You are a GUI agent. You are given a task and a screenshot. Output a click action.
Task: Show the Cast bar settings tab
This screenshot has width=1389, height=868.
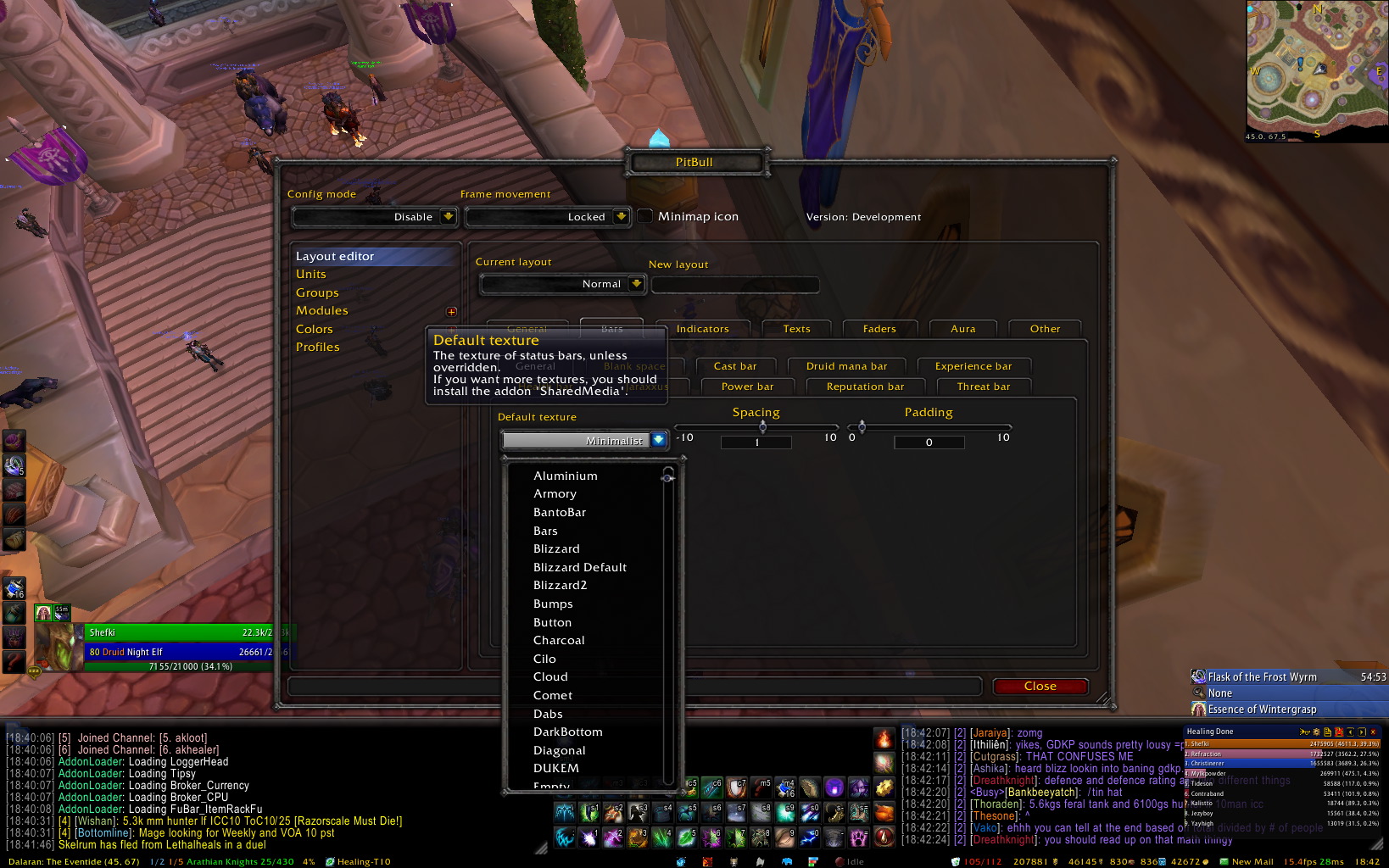tap(734, 366)
